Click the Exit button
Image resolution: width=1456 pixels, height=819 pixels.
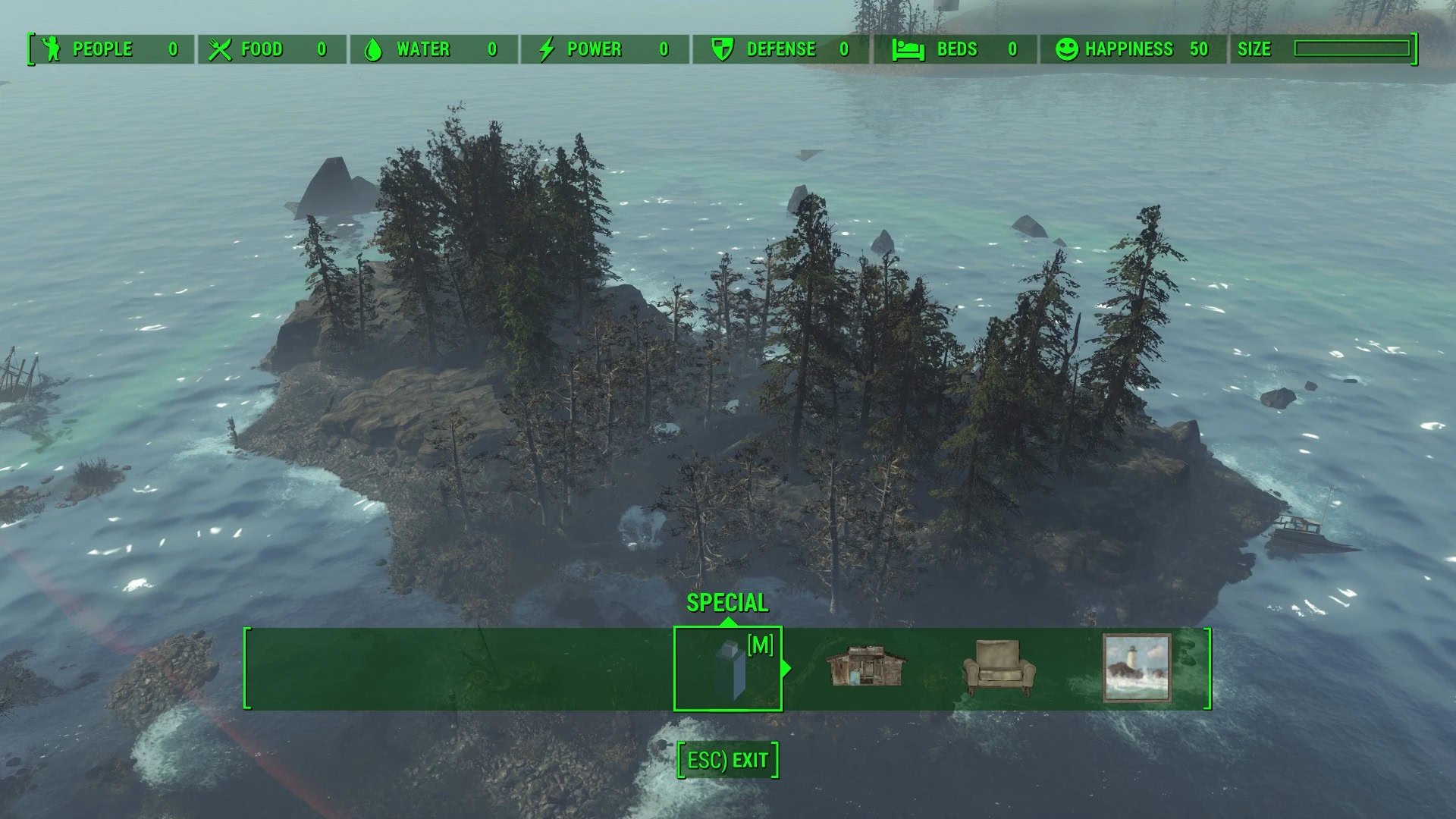click(x=728, y=760)
